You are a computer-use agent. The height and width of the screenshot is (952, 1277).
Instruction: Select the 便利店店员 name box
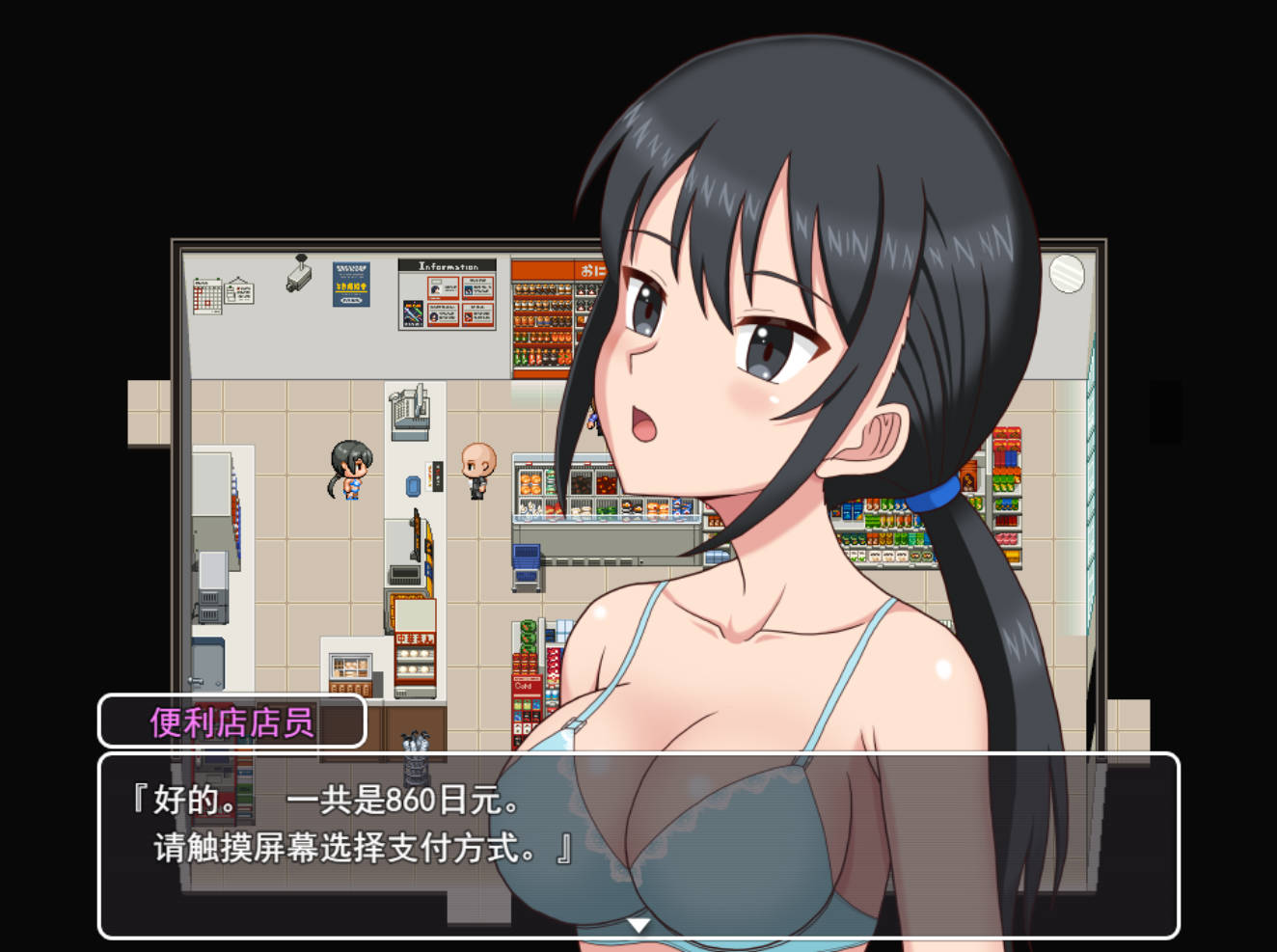(231, 721)
